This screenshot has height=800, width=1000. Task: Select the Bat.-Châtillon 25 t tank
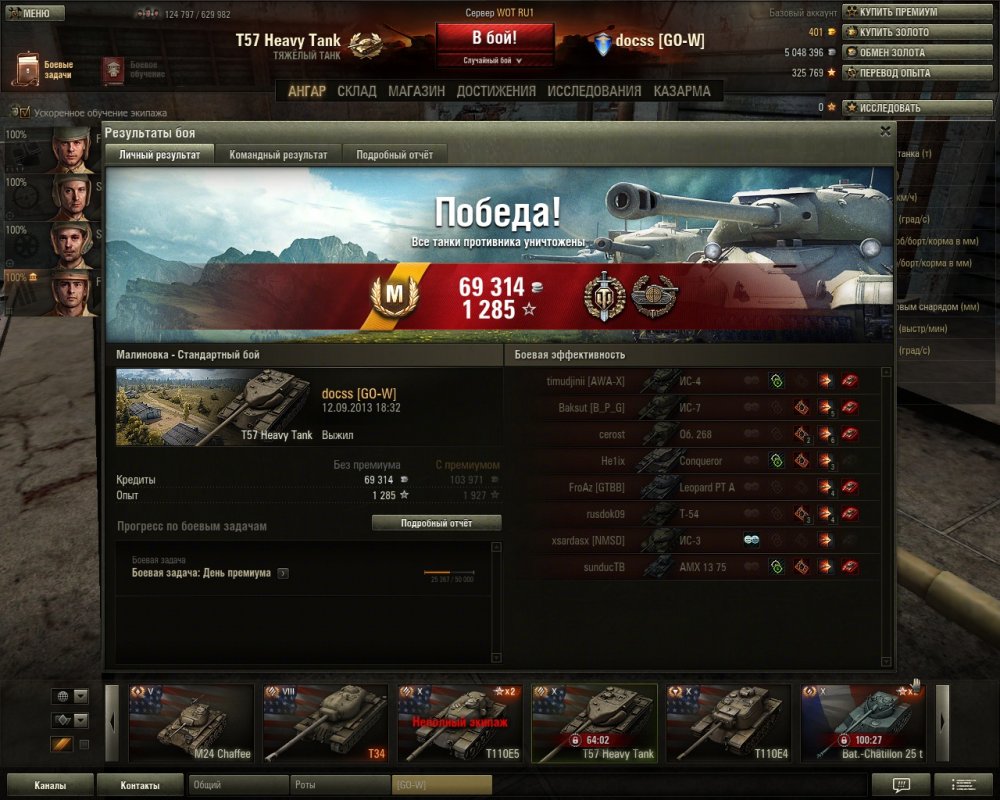coord(862,723)
